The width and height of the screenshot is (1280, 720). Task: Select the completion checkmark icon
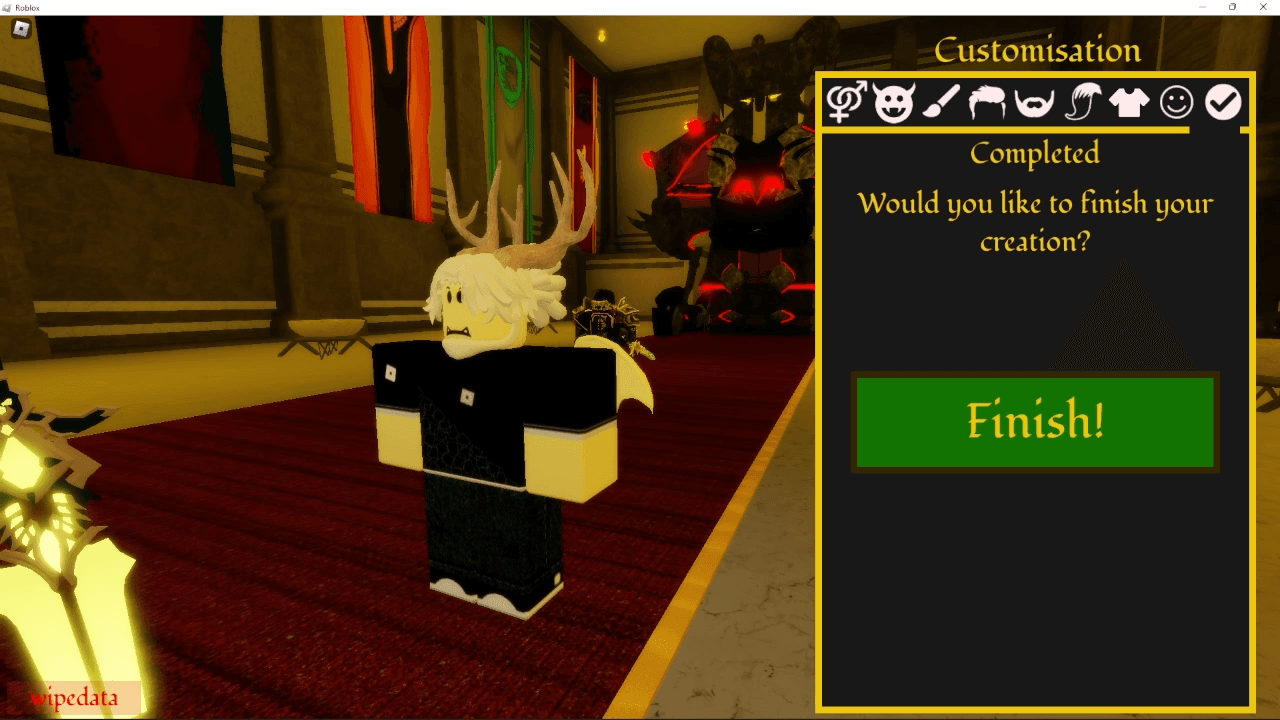[1223, 103]
